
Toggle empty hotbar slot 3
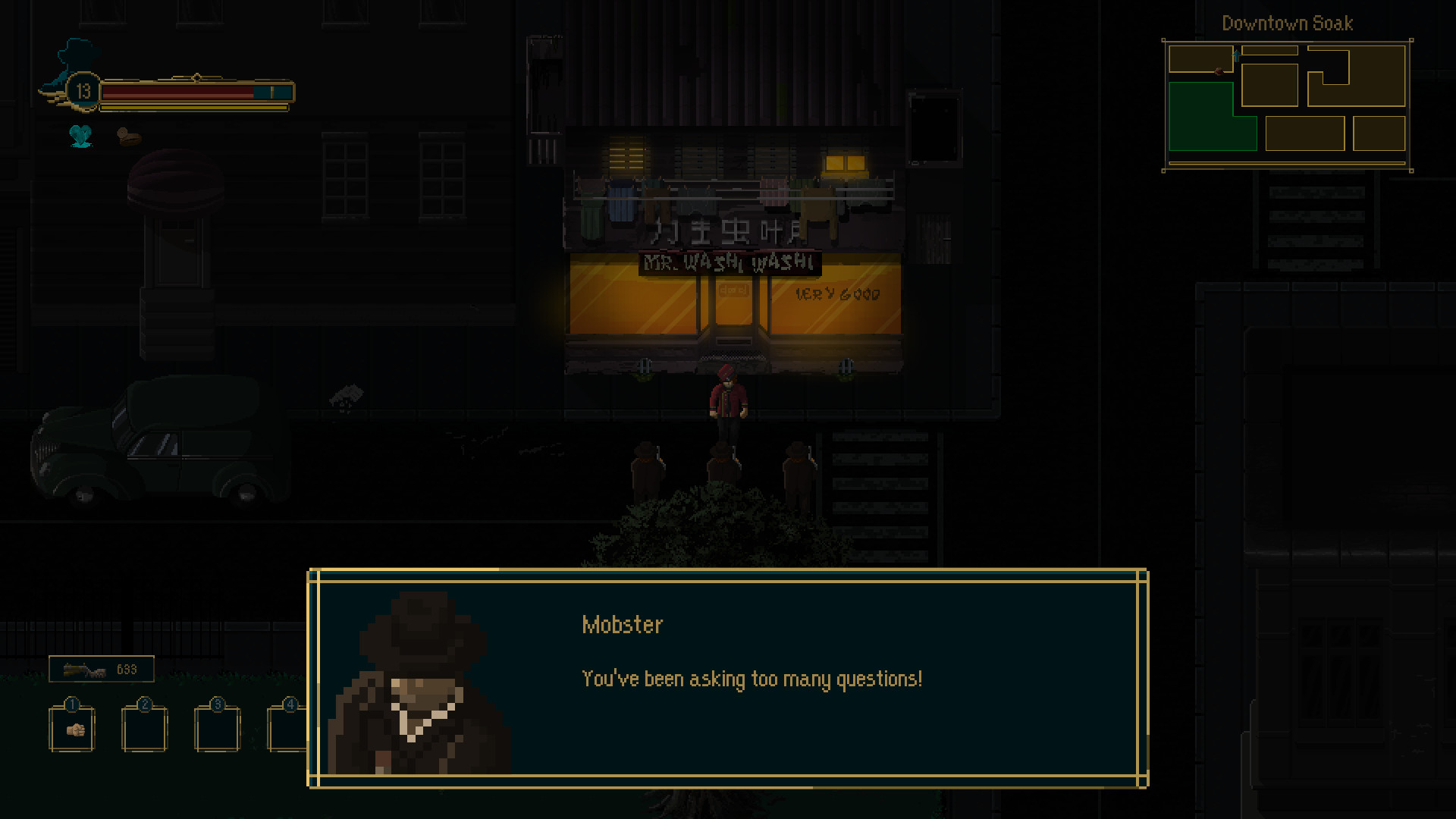216,728
